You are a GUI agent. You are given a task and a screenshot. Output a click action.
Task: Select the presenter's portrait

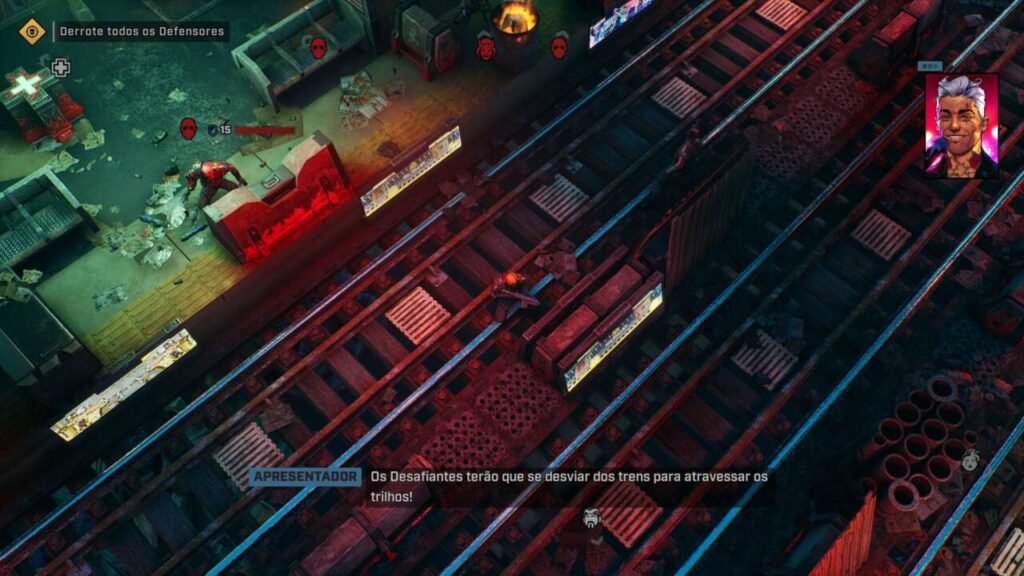coord(961,124)
